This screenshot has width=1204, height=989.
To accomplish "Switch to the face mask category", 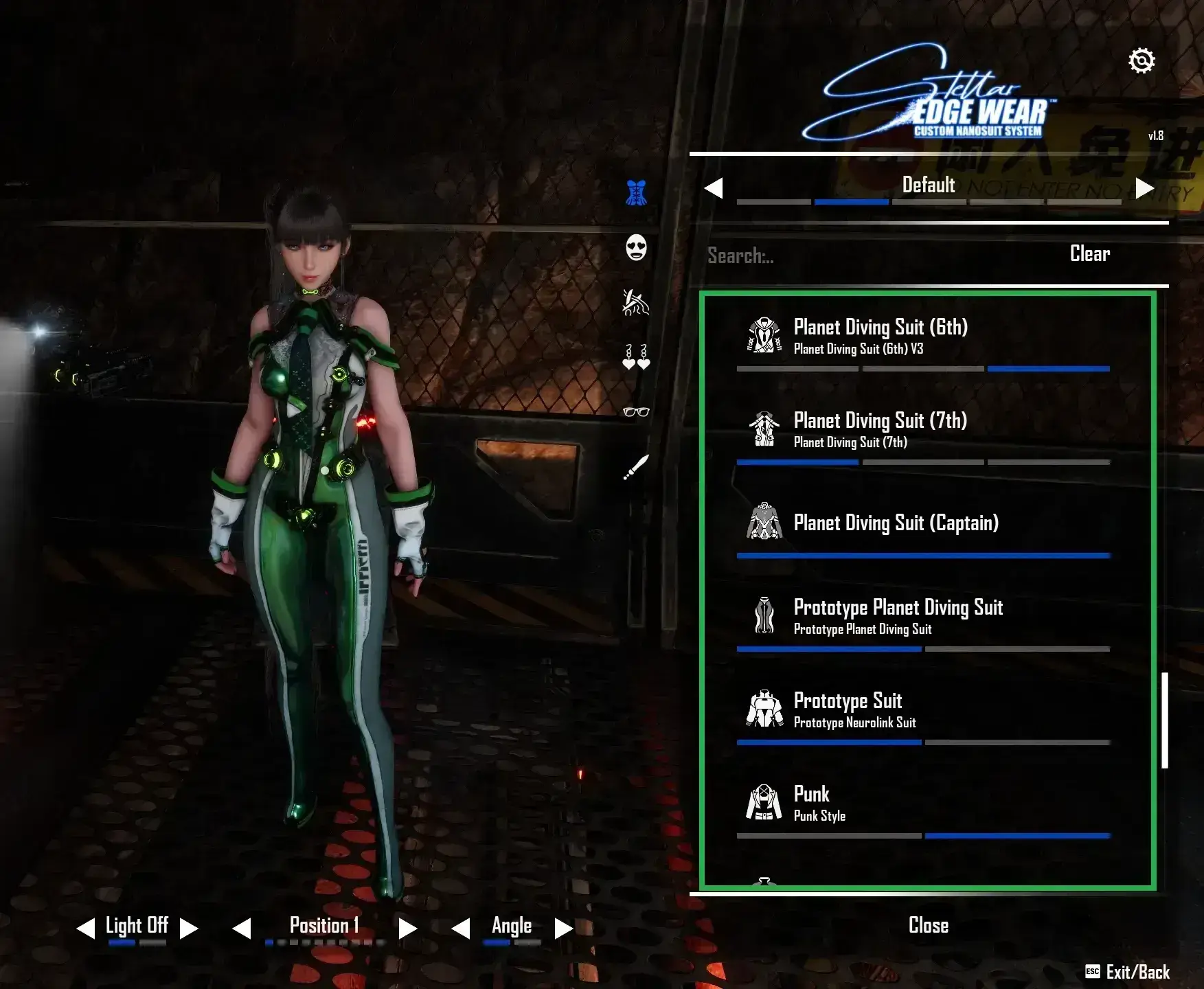I will [x=636, y=247].
